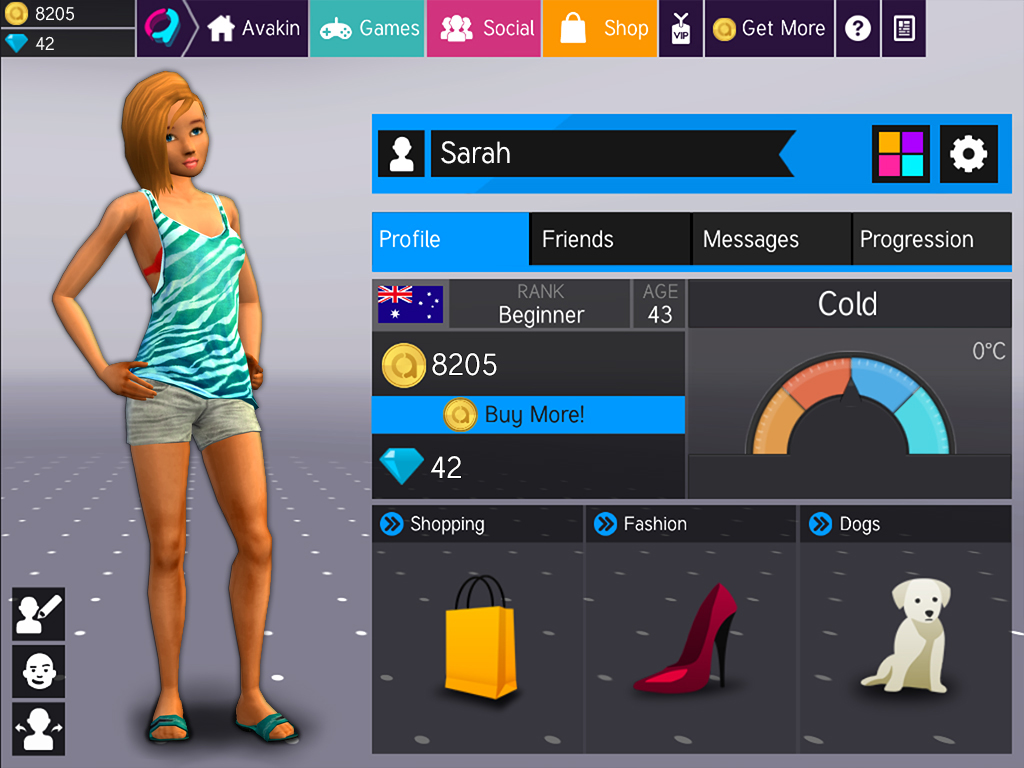Image resolution: width=1024 pixels, height=768 pixels.
Task: Show the Progression tab
Action: pos(930,239)
